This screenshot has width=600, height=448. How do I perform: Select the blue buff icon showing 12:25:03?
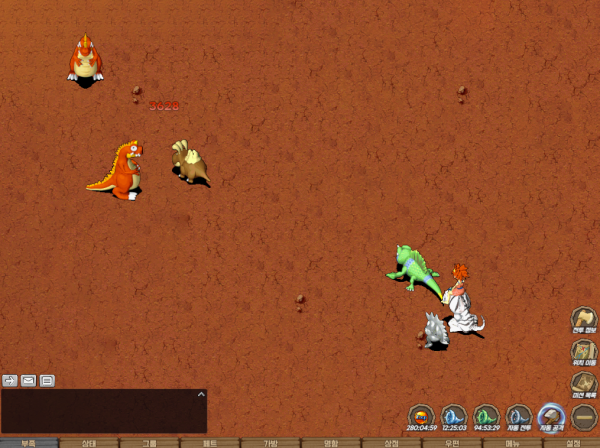pyautogui.click(x=454, y=416)
